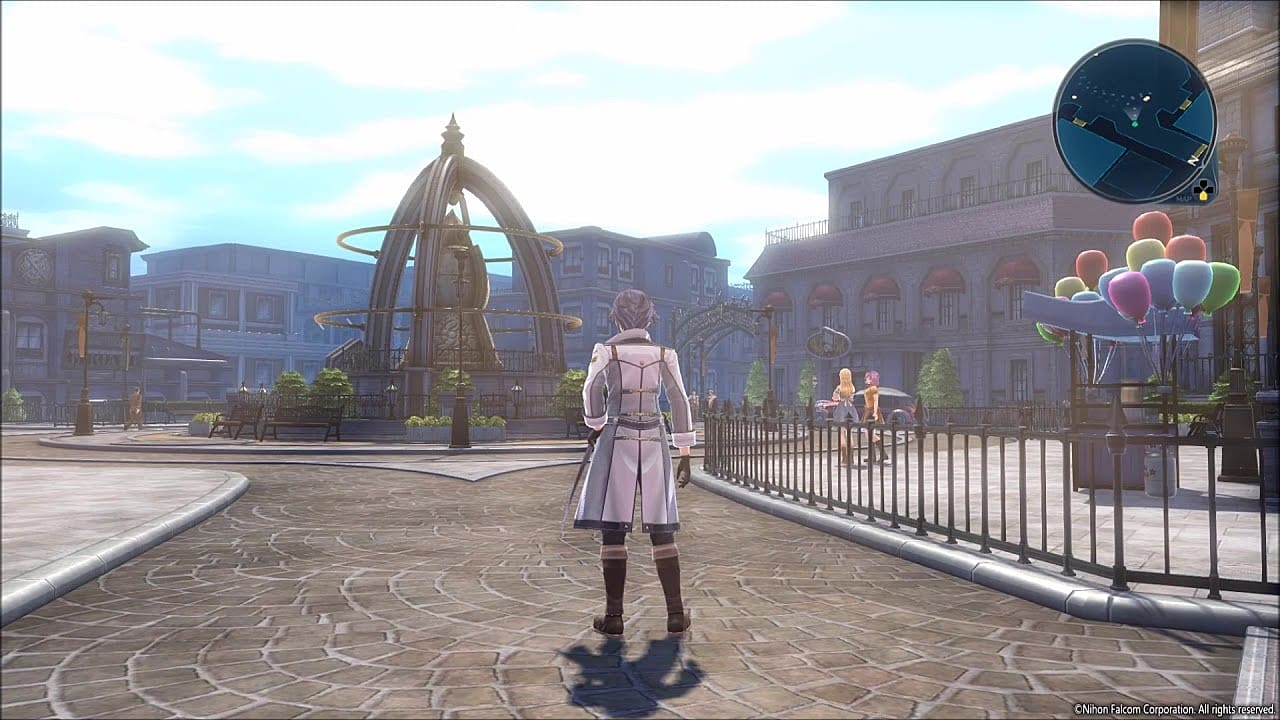Click the minimap circle in the top-right corner

click(1135, 118)
